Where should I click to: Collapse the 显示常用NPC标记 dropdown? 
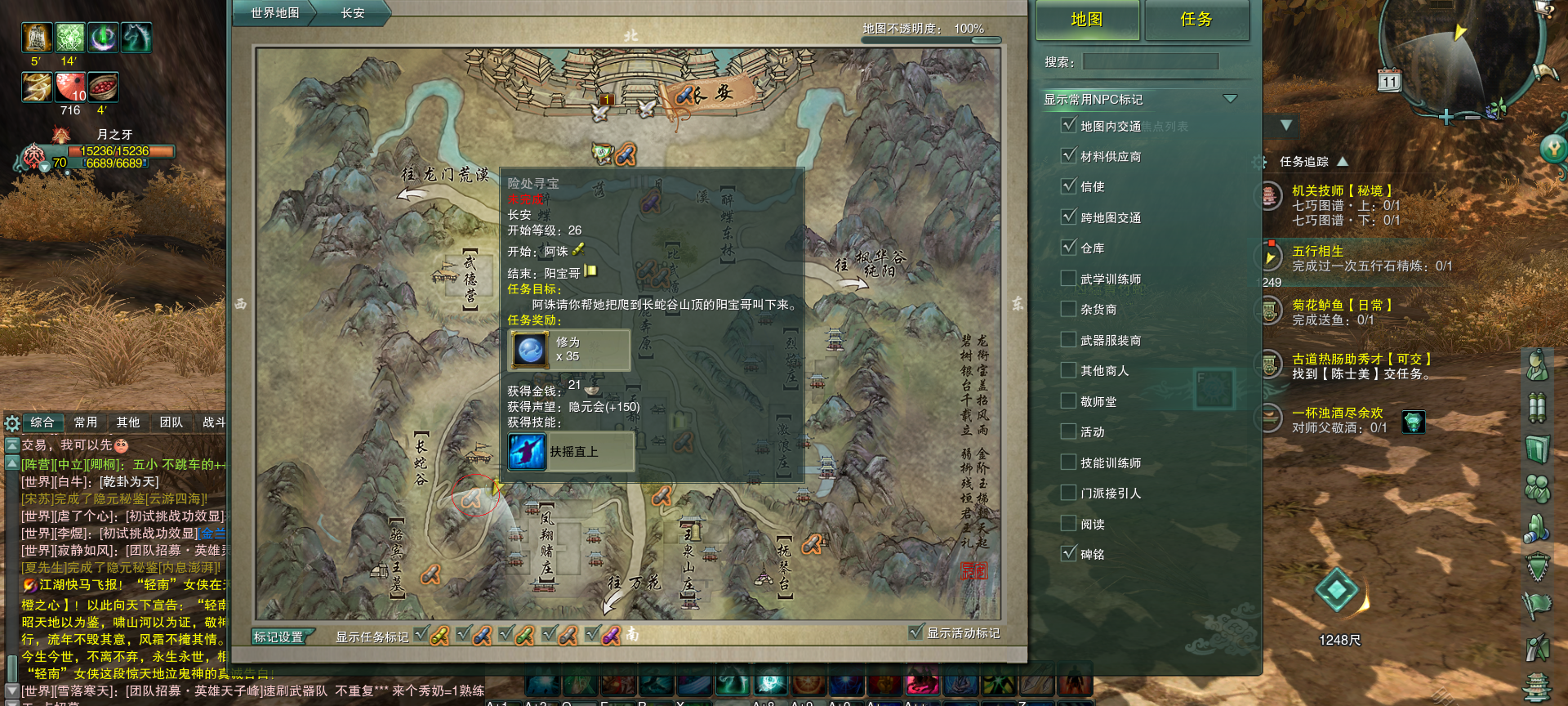click(1230, 99)
